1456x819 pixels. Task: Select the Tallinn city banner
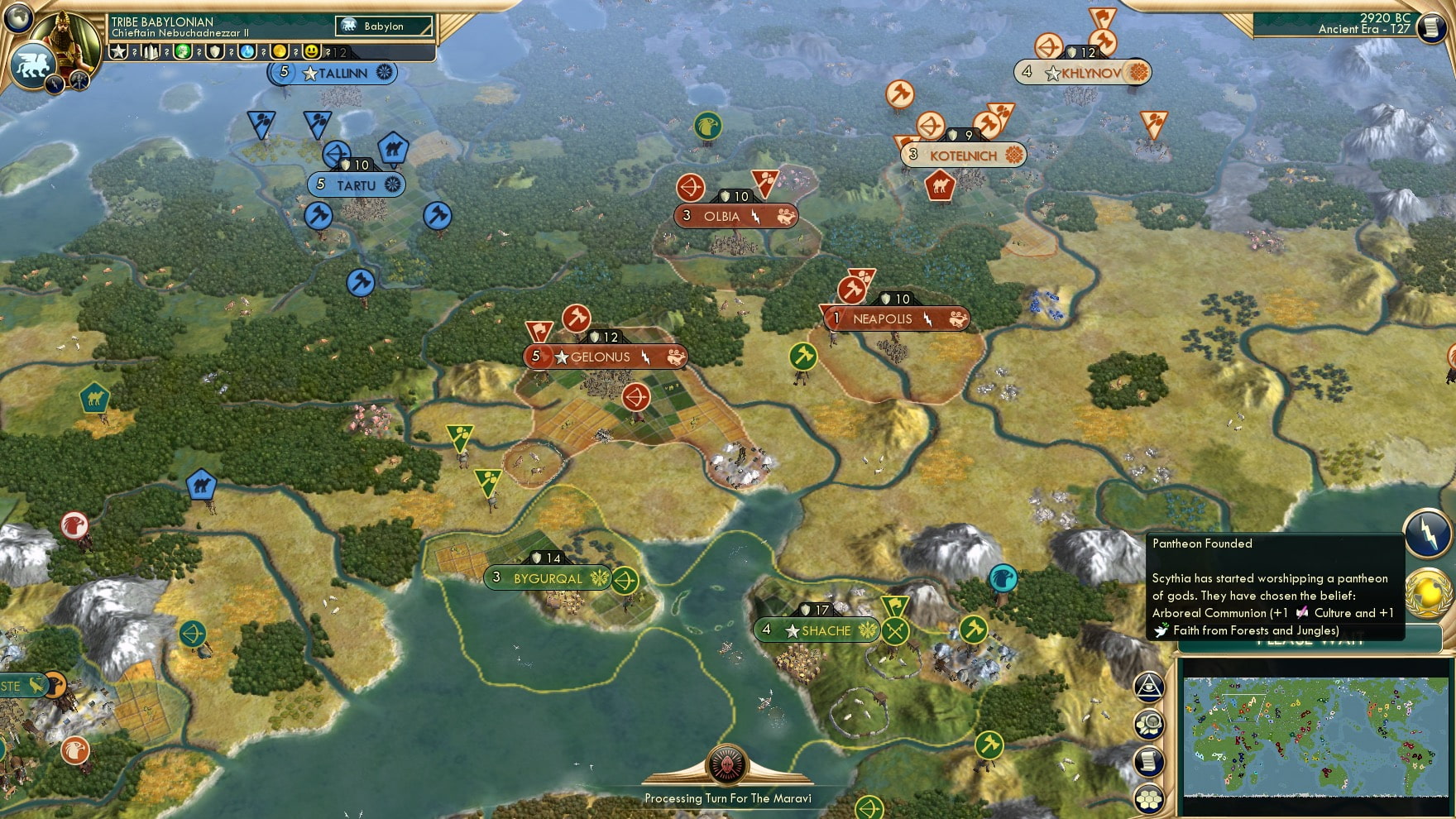coord(331,73)
